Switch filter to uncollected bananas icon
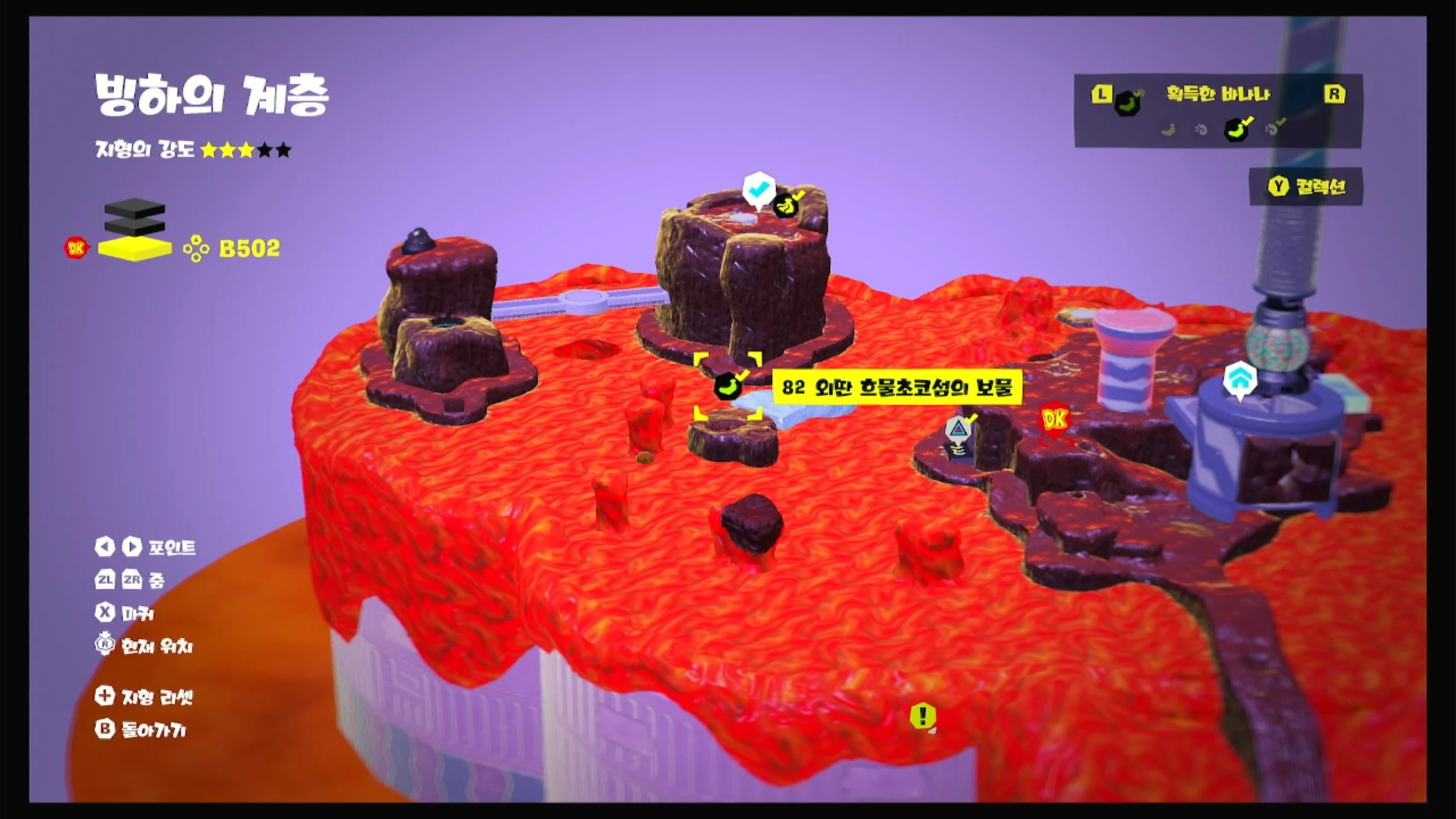This screenshot has width=1456, height=819. (x=1168, y=130)
